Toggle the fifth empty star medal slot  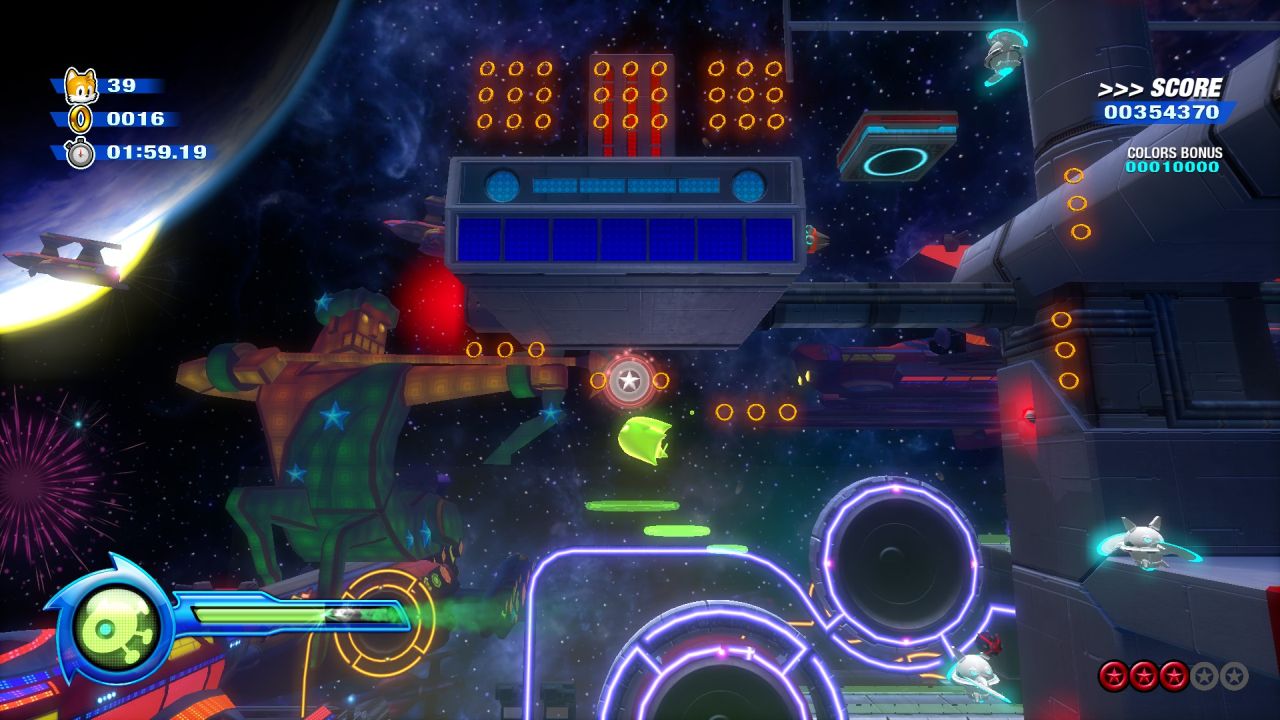point(1232,676)
